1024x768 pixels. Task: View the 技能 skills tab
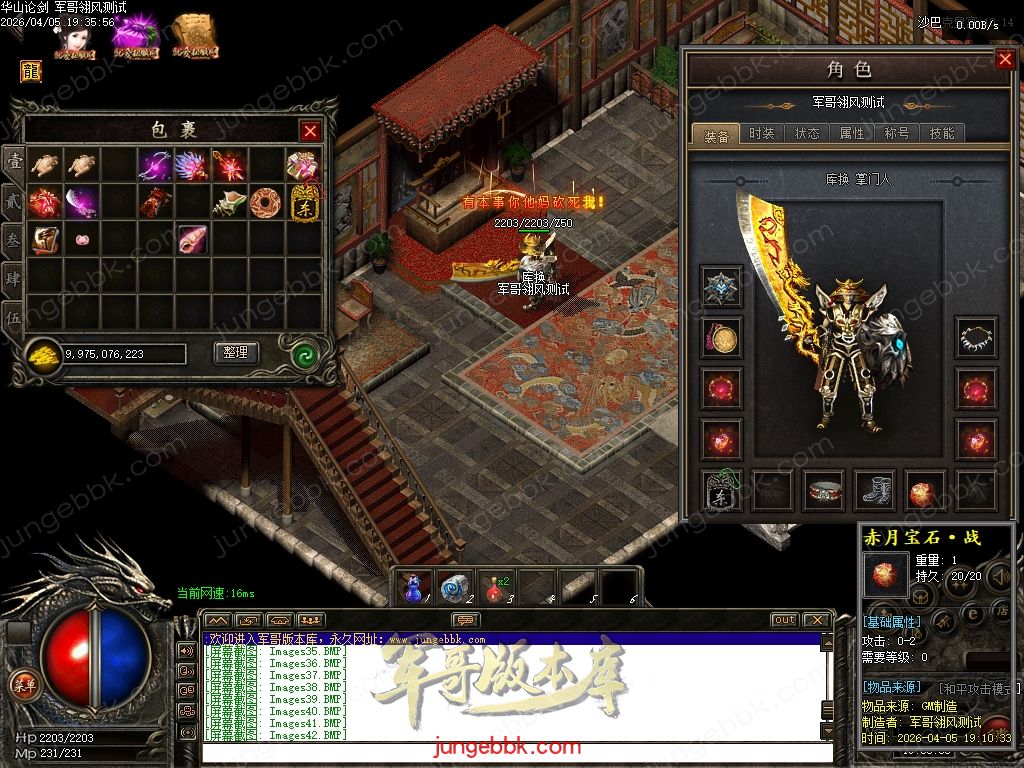[x=942, y=134]
